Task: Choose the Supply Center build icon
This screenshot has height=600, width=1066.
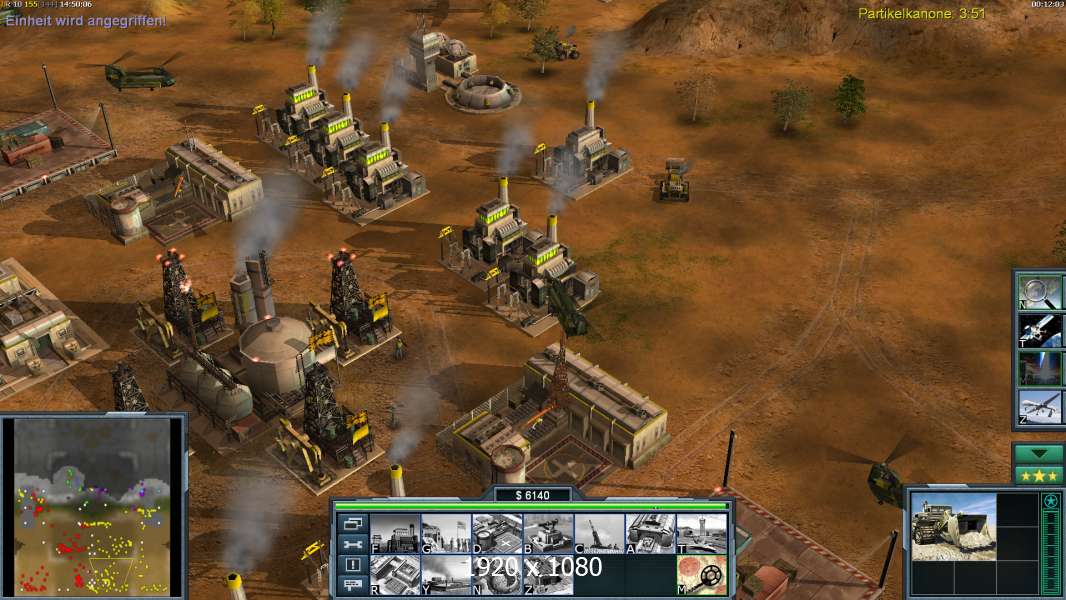Action: [x=497, y=533]
